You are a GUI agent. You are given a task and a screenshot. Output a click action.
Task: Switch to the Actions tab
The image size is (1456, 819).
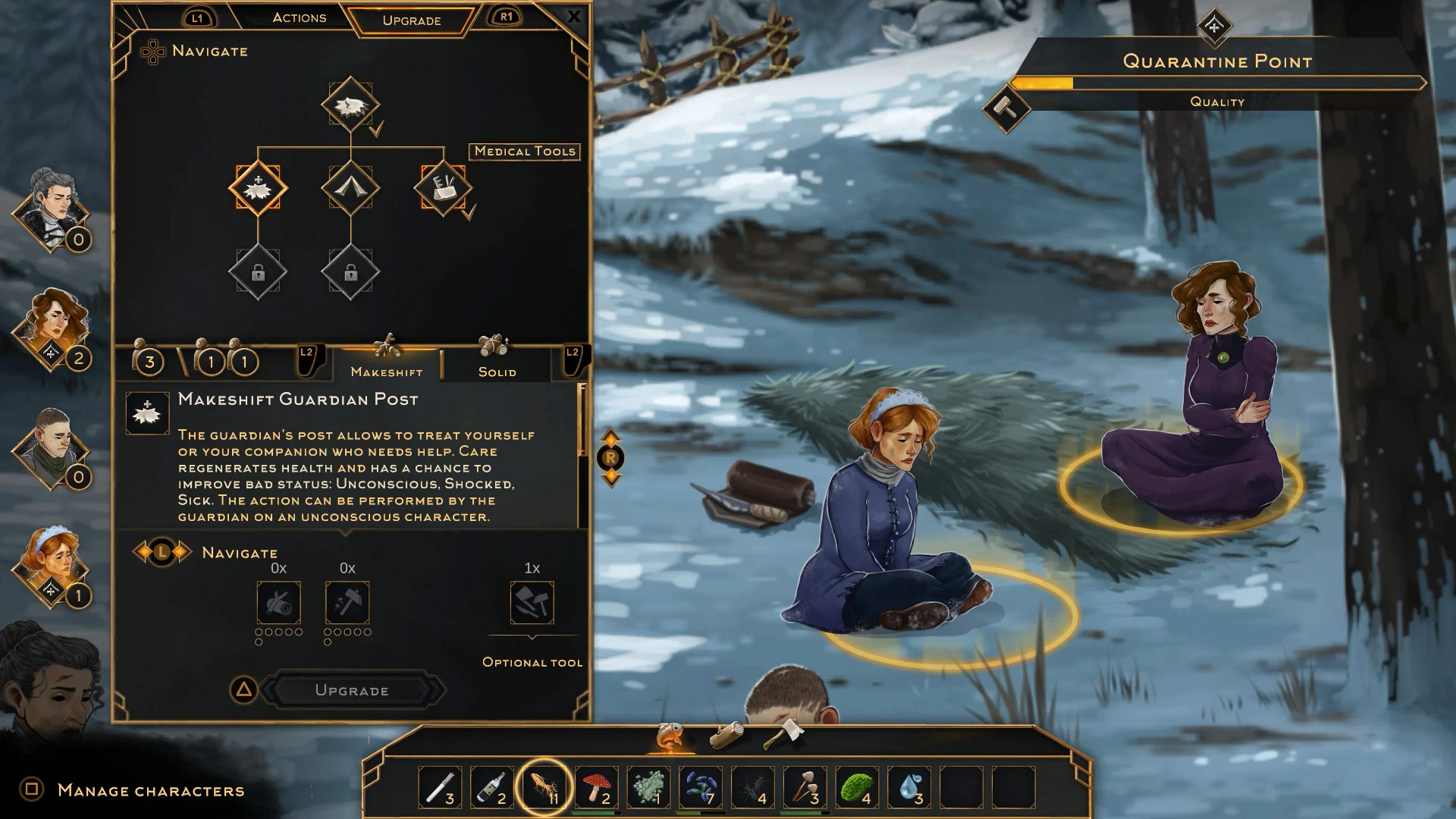point(299,17)
